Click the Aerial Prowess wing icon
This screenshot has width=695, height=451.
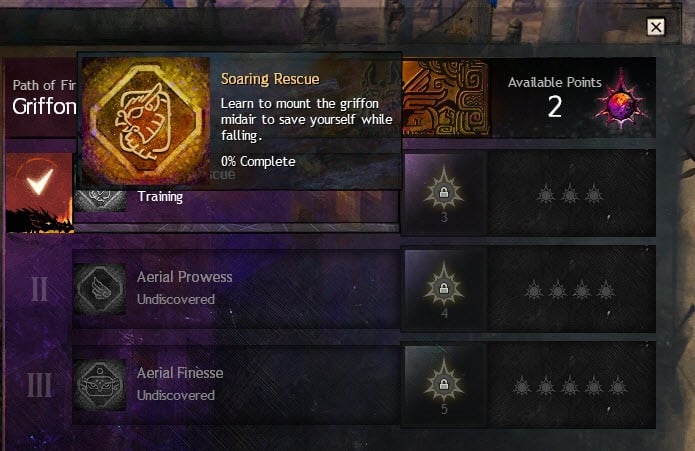[x=100, y=288]
